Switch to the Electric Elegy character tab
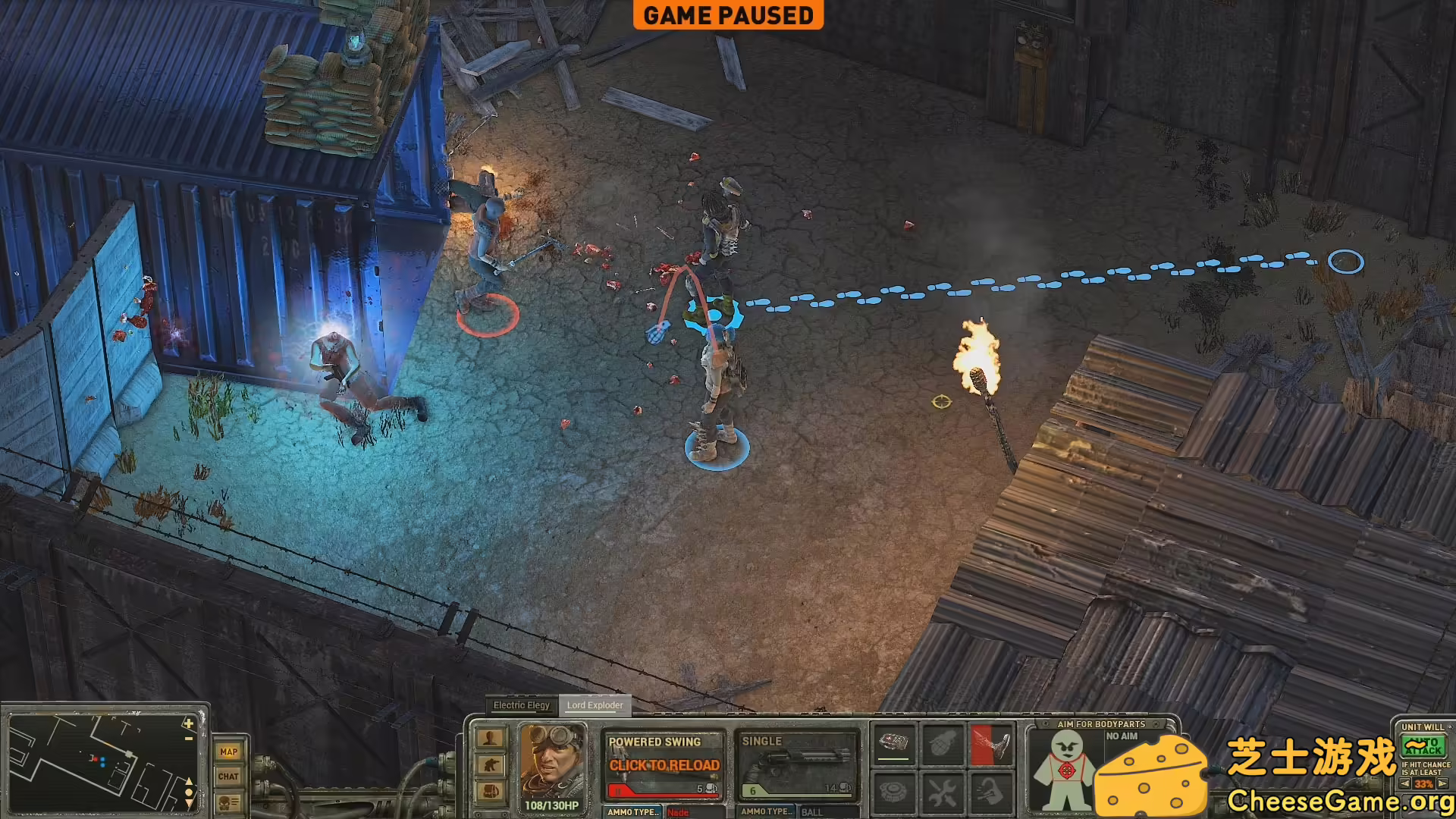 point(521,705)
